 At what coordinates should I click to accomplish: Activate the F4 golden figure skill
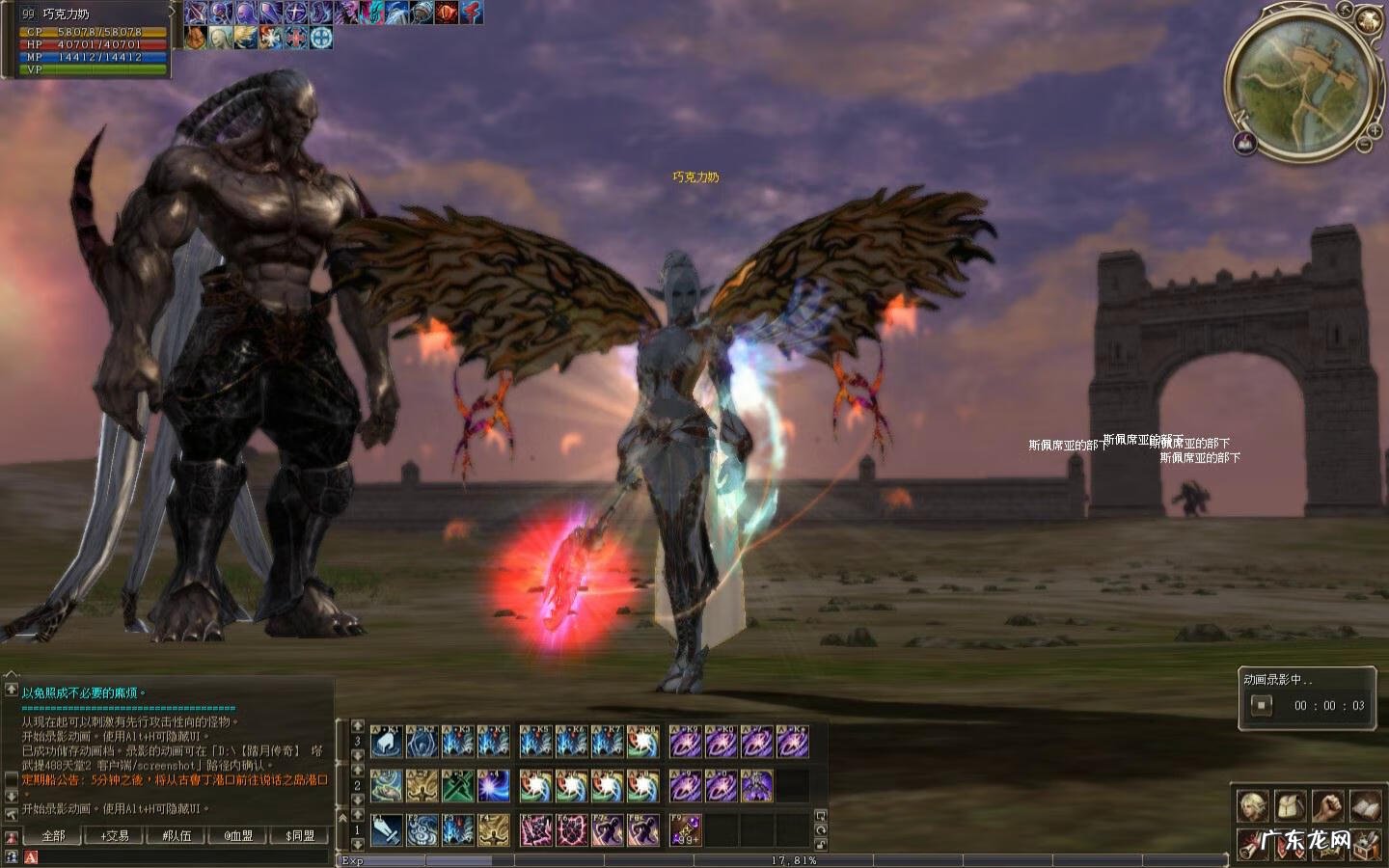tap(494, 829)
